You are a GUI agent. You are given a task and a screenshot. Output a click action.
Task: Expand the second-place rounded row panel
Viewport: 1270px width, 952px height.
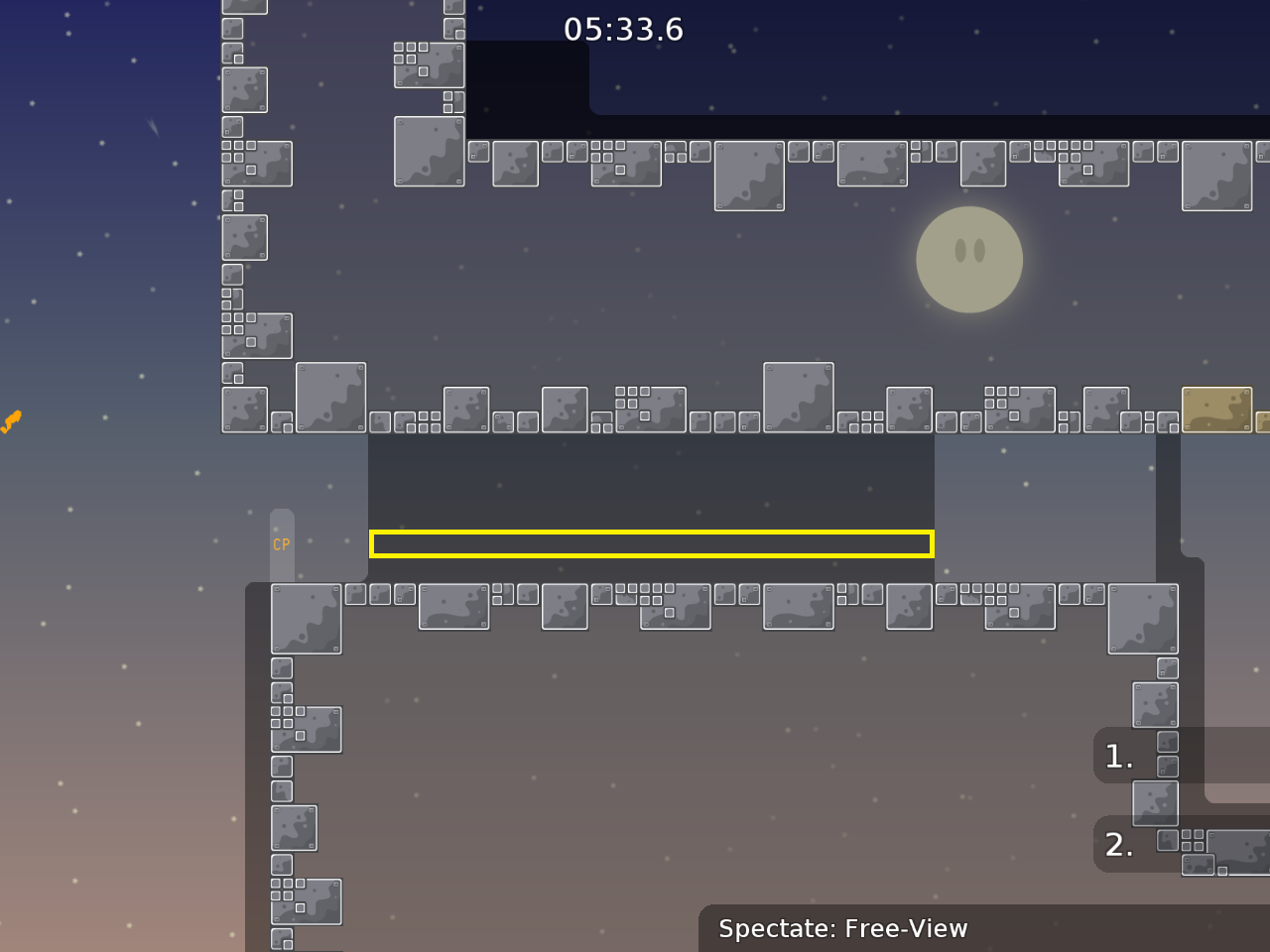tap(1151, 845)
